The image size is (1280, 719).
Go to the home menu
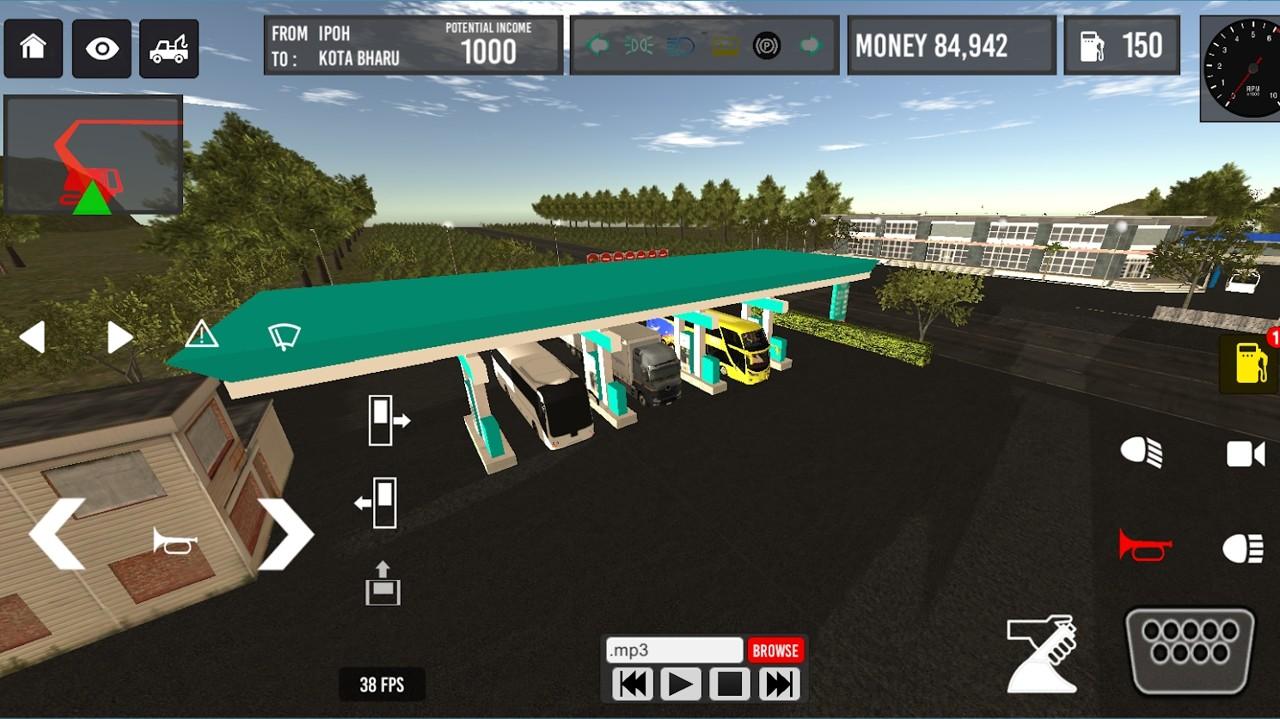click(33, 48)
